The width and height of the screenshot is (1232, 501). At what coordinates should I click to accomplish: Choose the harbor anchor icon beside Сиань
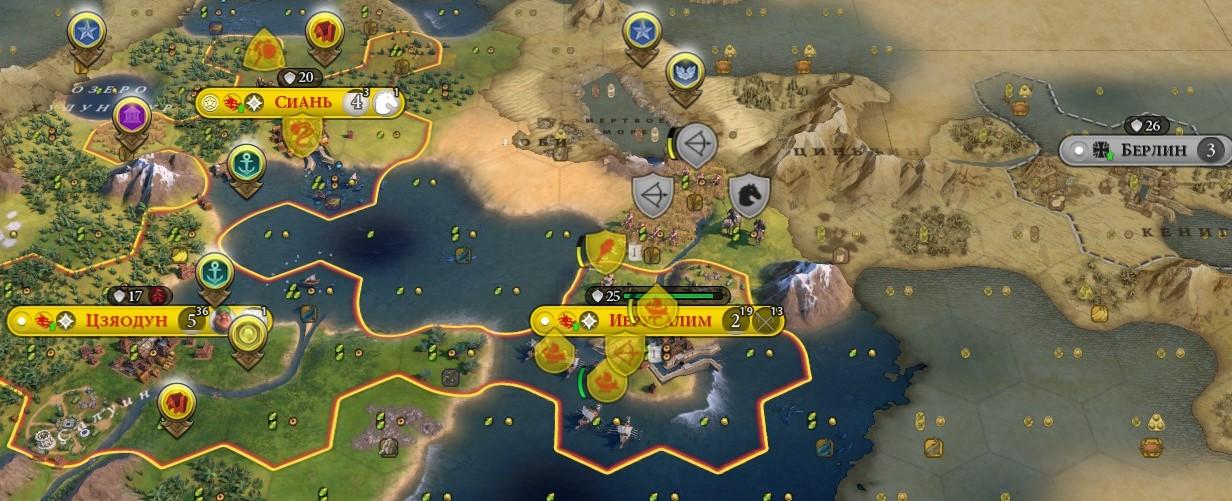[x=246, y=162]
